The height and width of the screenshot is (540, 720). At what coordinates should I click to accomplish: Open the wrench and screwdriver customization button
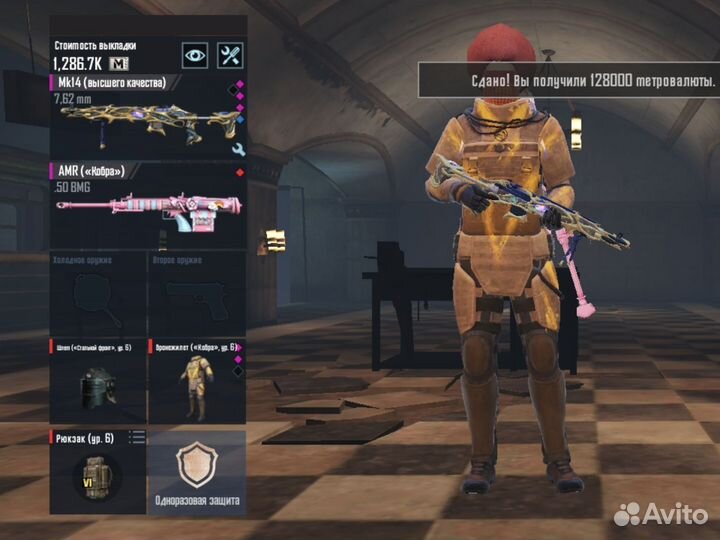pos(231,56)
